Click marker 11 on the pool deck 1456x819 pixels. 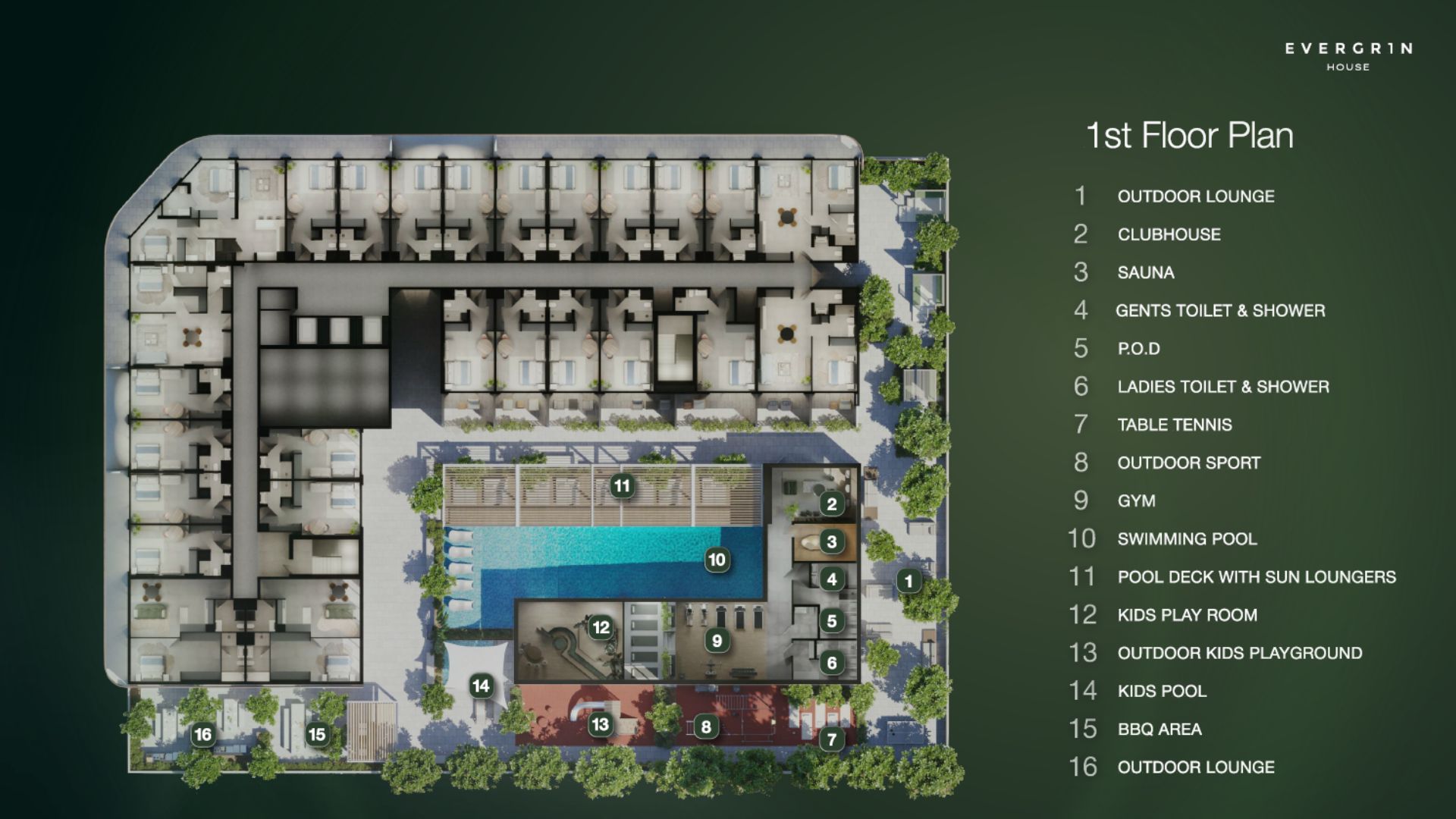click(x=622, y=486)
